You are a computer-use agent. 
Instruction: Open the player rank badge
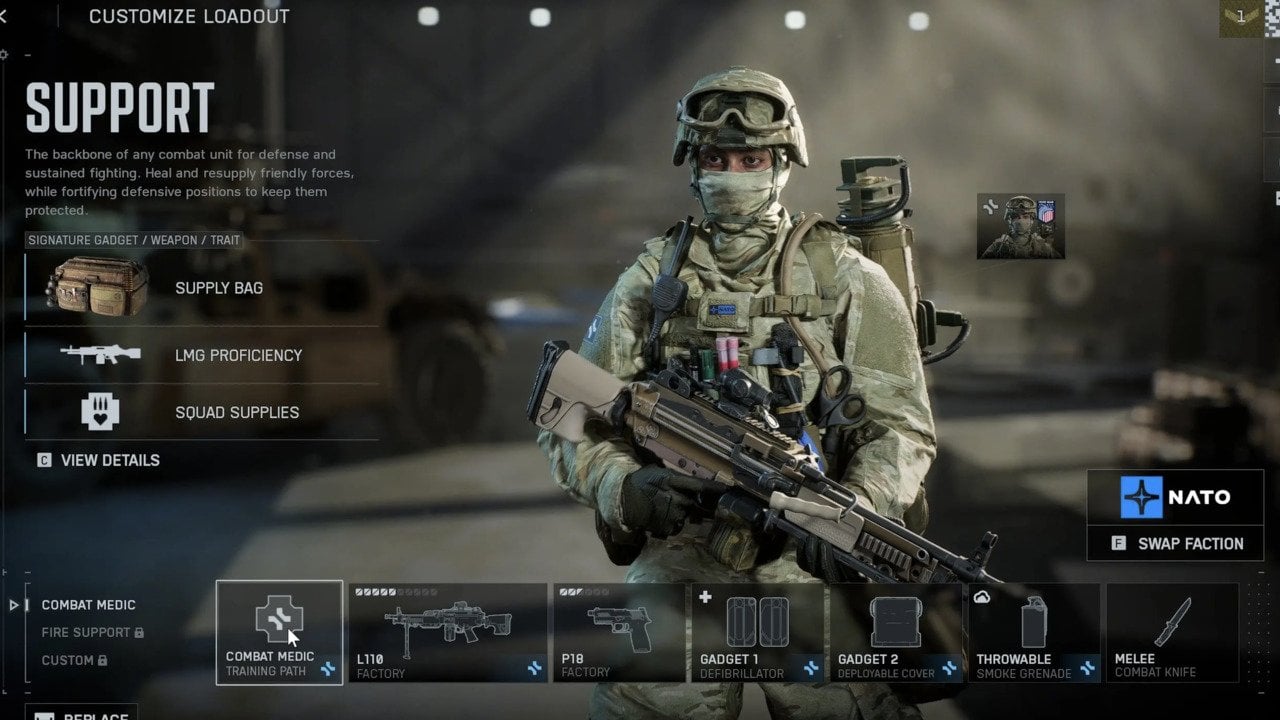point(1240,17)
